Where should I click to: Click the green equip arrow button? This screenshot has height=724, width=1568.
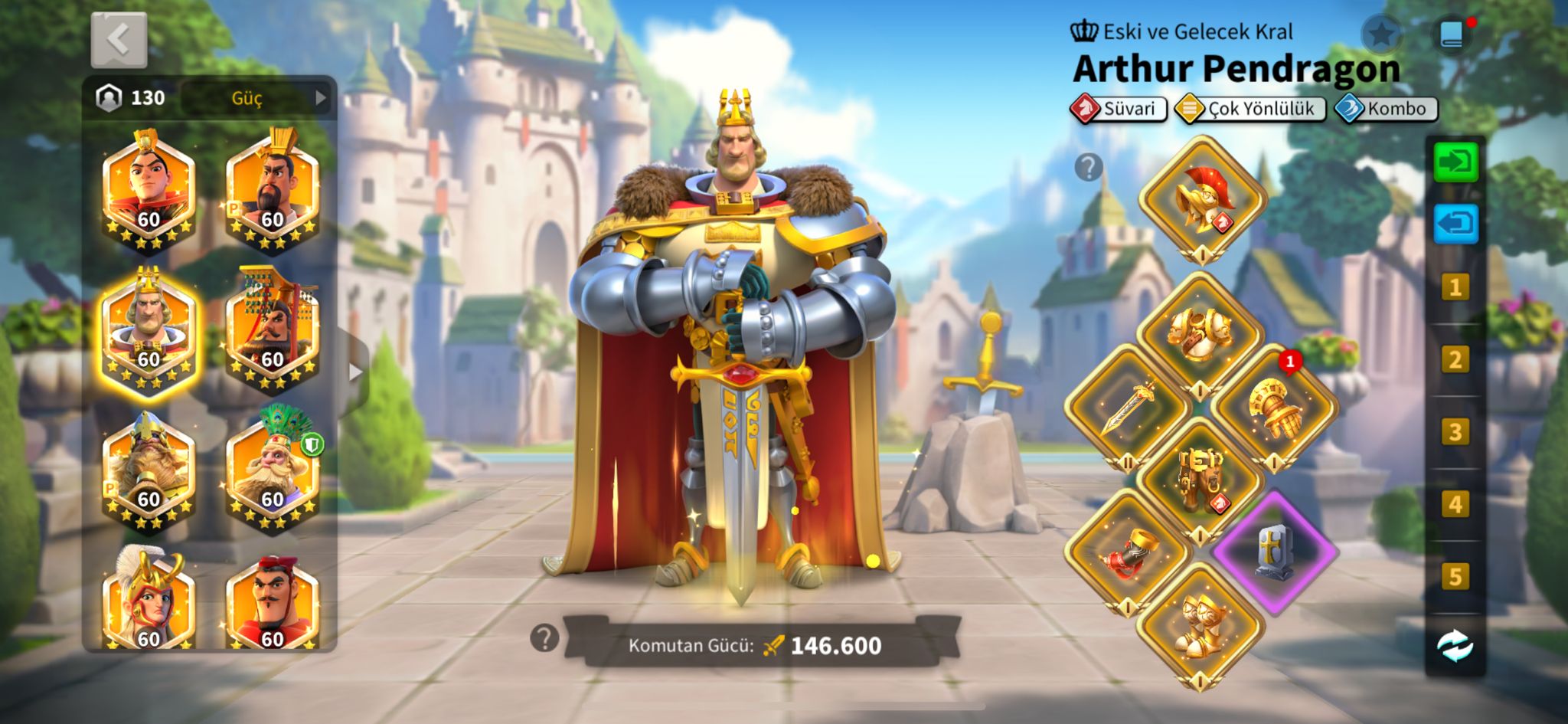[1455, 163]
